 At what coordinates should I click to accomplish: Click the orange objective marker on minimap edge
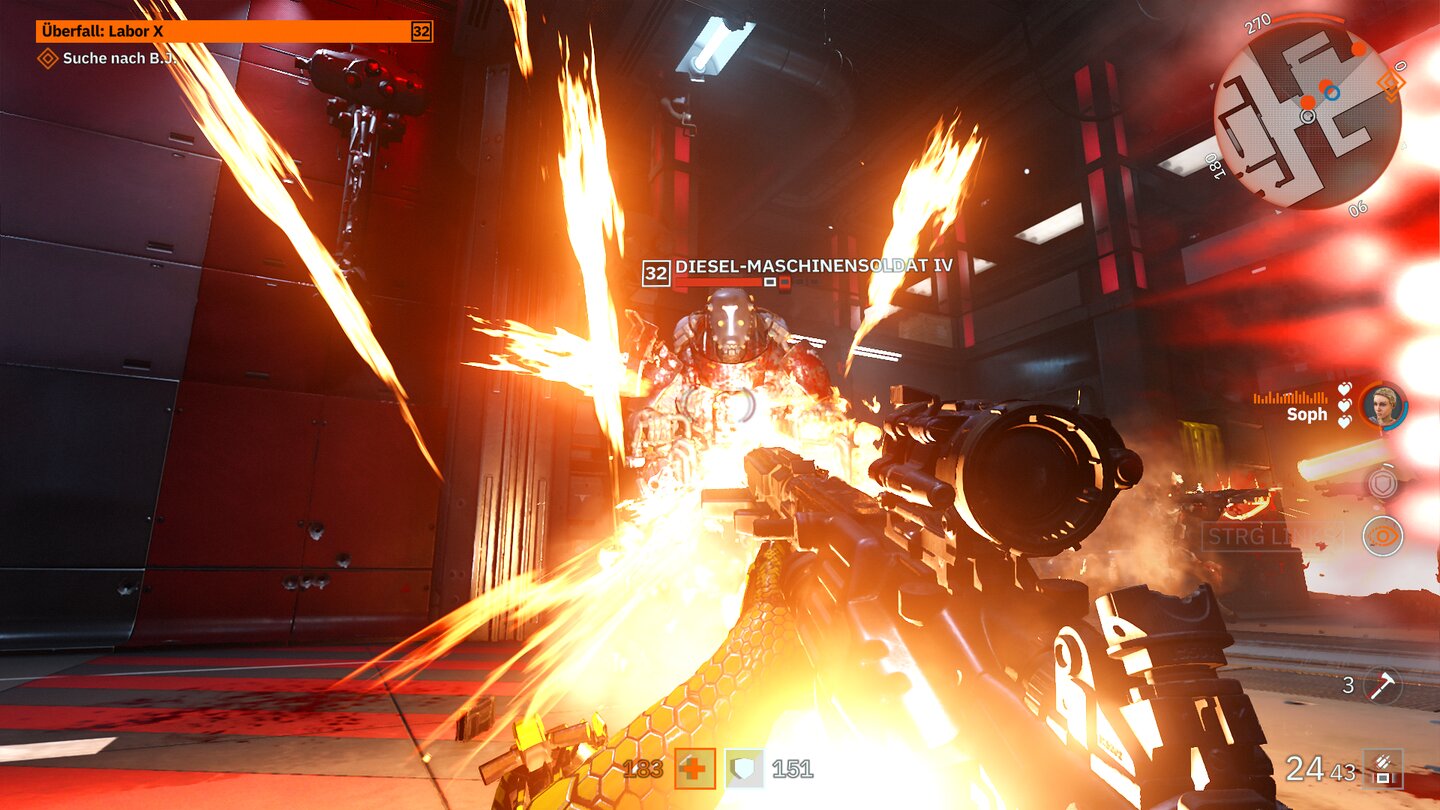tap(1390, 81)
